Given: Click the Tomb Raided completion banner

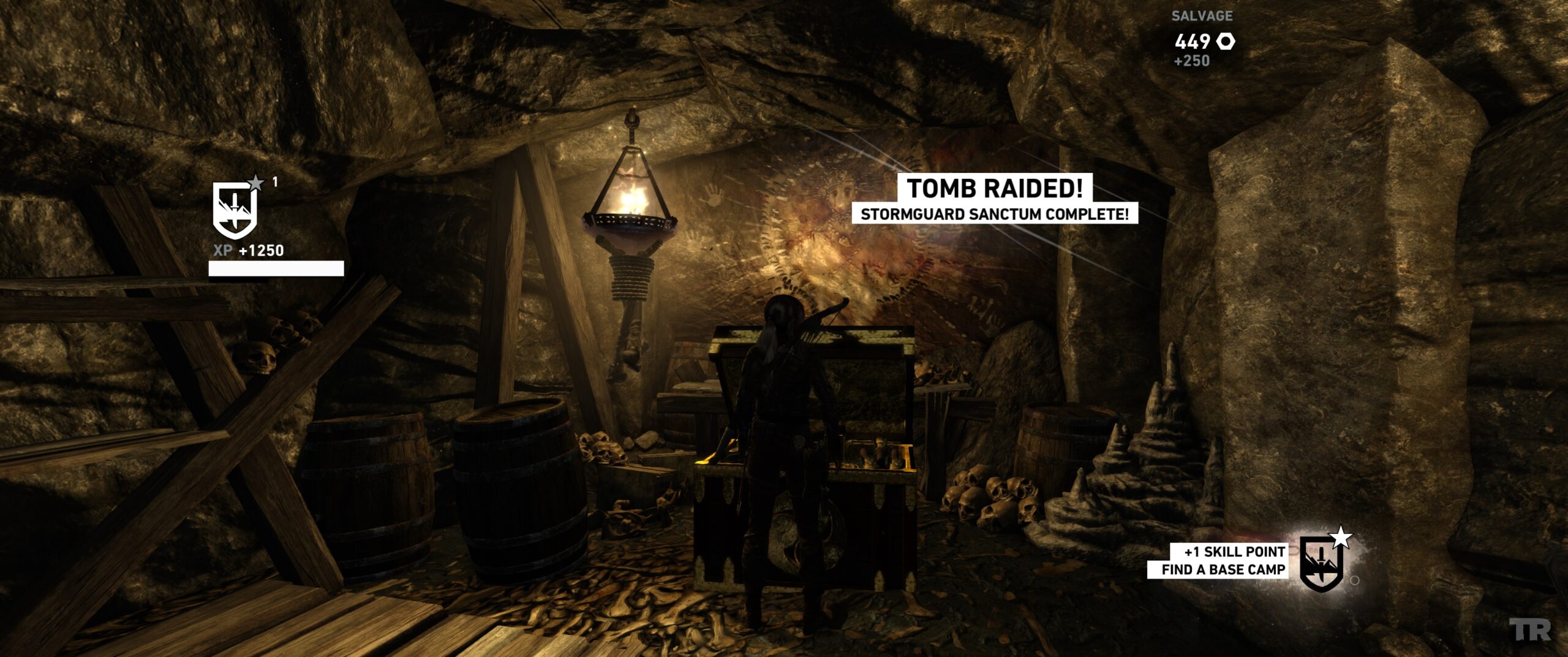Looking at the screenshot, I should coord(995,189).
